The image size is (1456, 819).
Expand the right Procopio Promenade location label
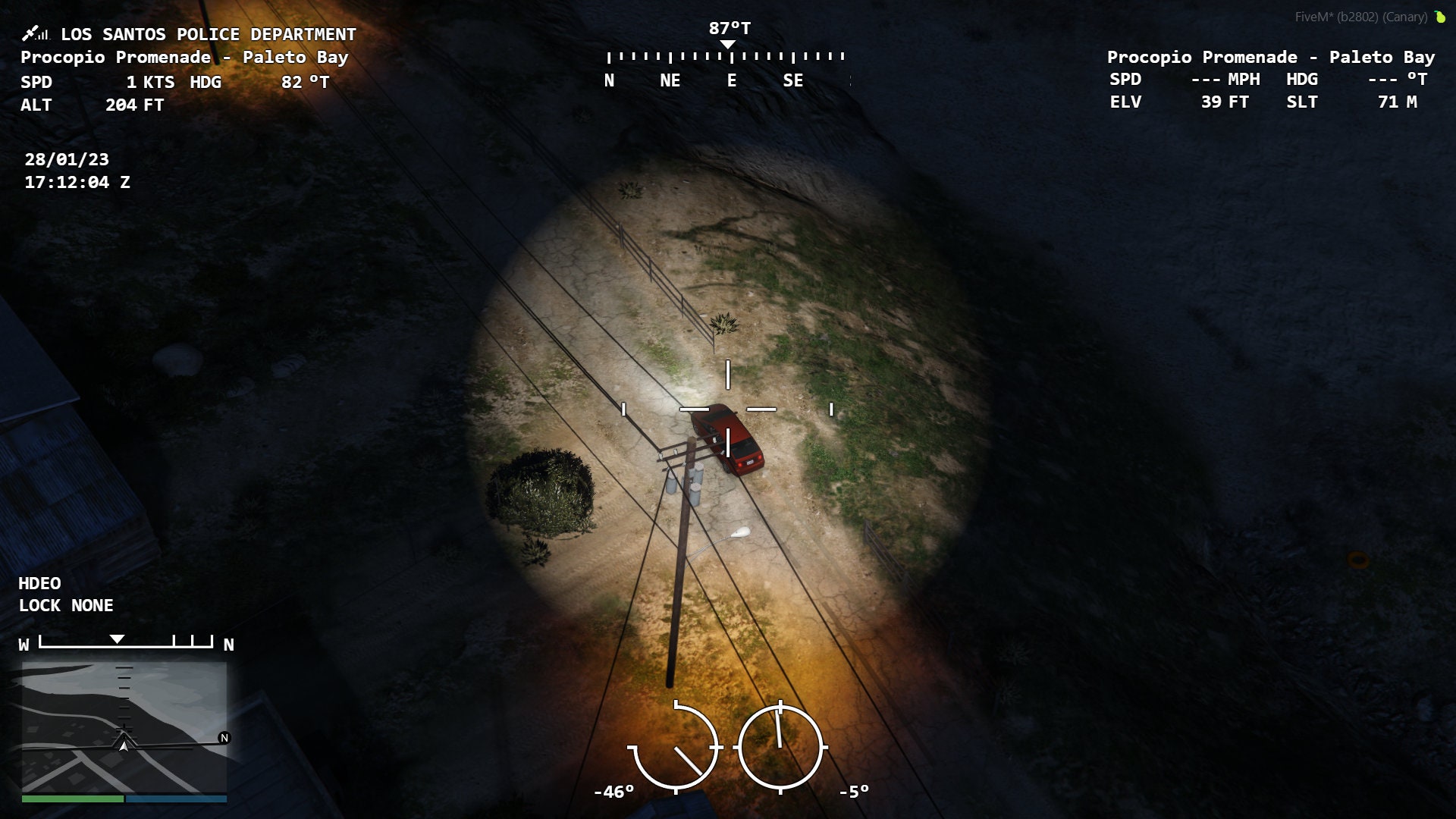1271,58
